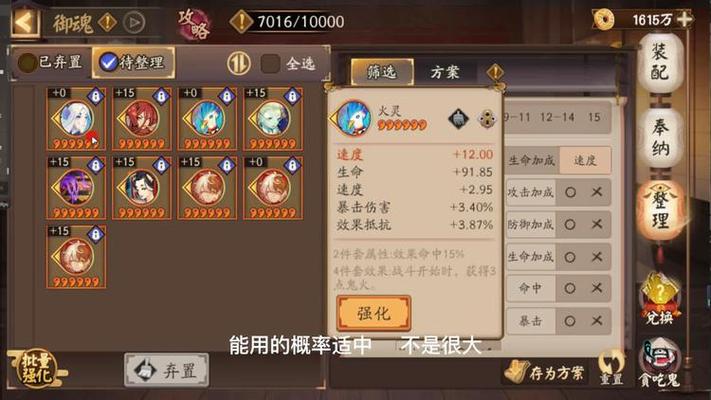The width and height of the screenshot is (711, 400).
Task: Reset filters with the 重置 button
Action: coord(611,369)
